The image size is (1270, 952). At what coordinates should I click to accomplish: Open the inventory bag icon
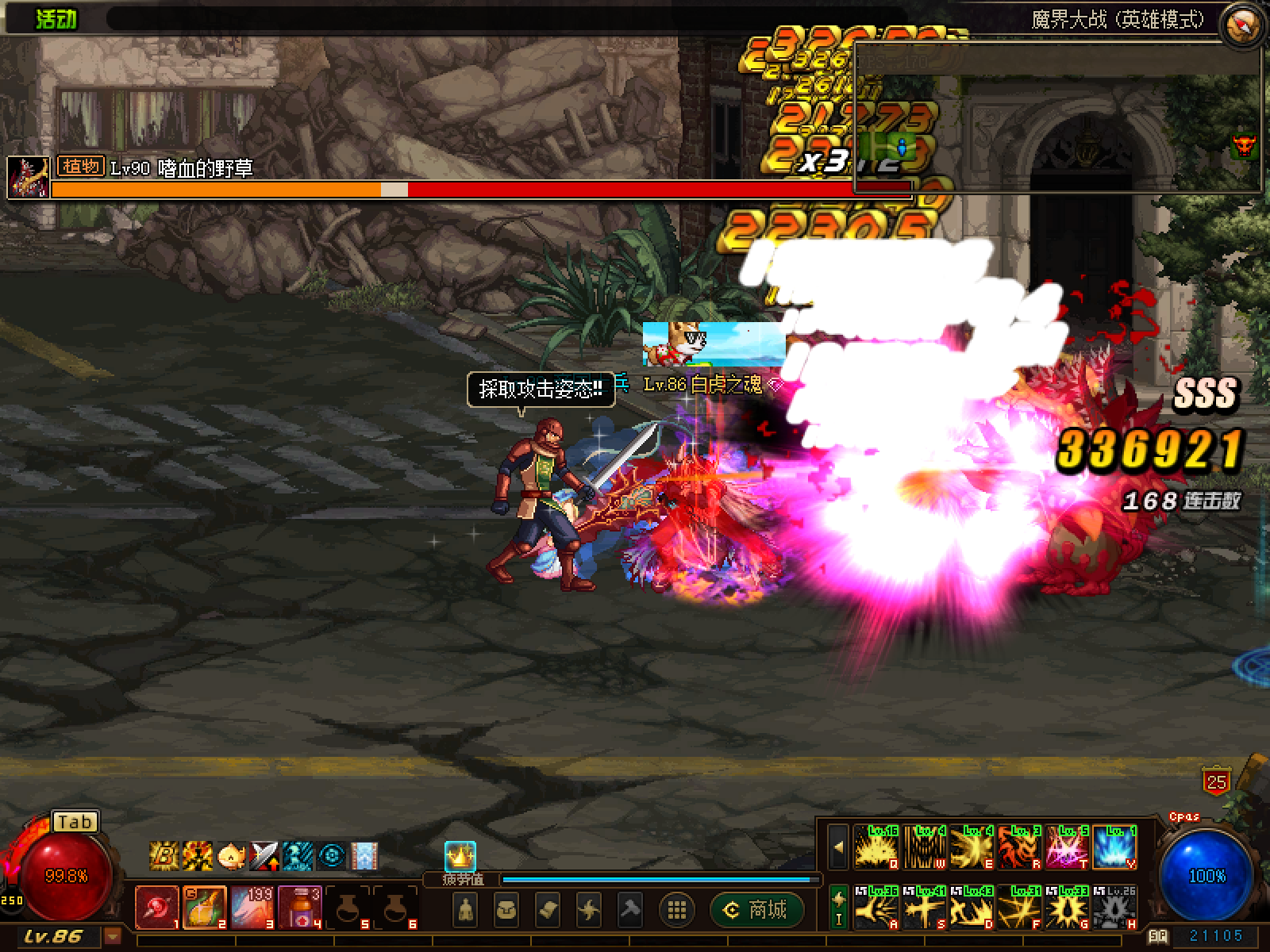pyautogui.click(x=506, y=910)
